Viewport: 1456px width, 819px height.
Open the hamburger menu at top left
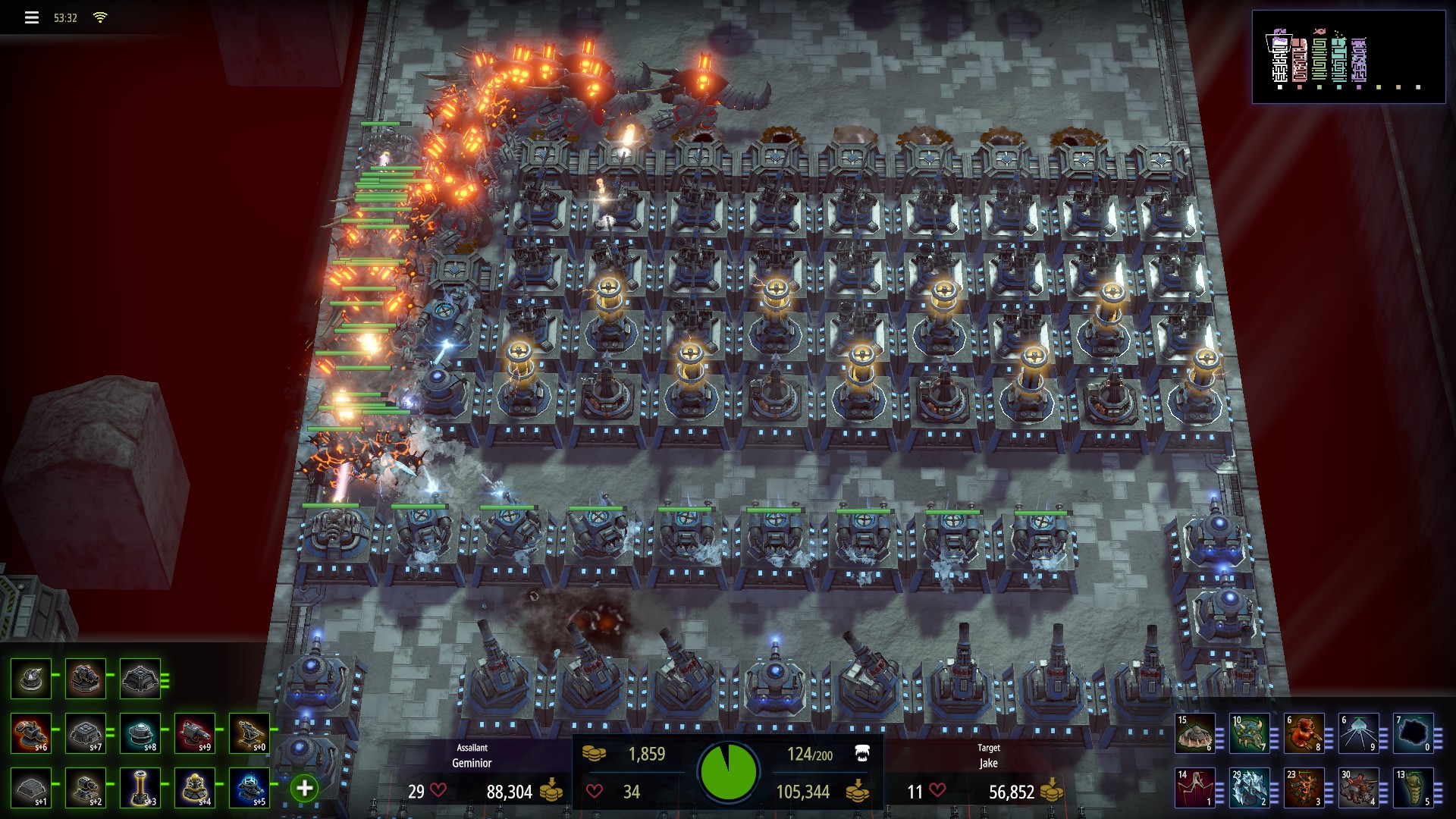[x=30, y=17]
